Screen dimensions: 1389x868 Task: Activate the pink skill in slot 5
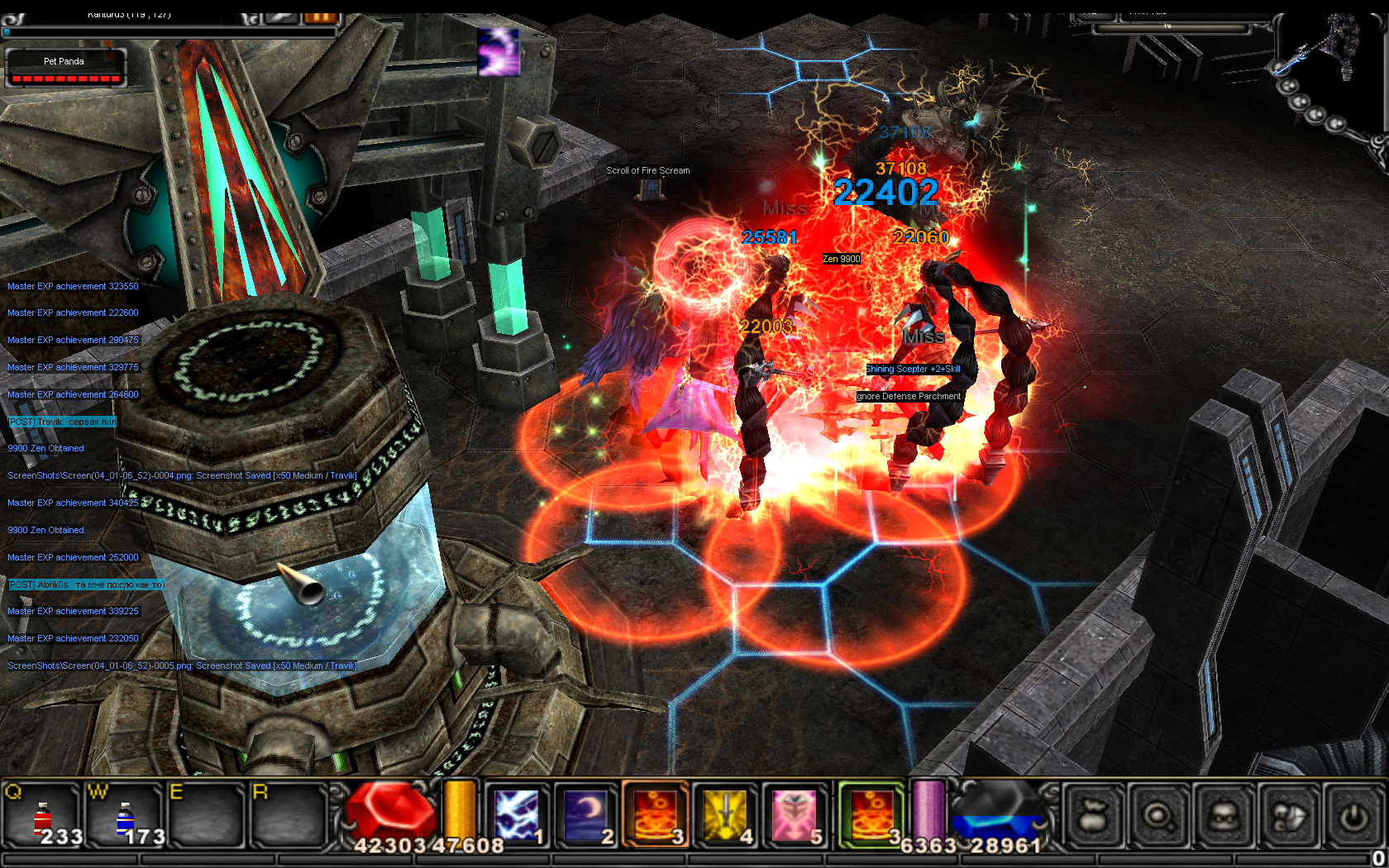coord(795,815)
